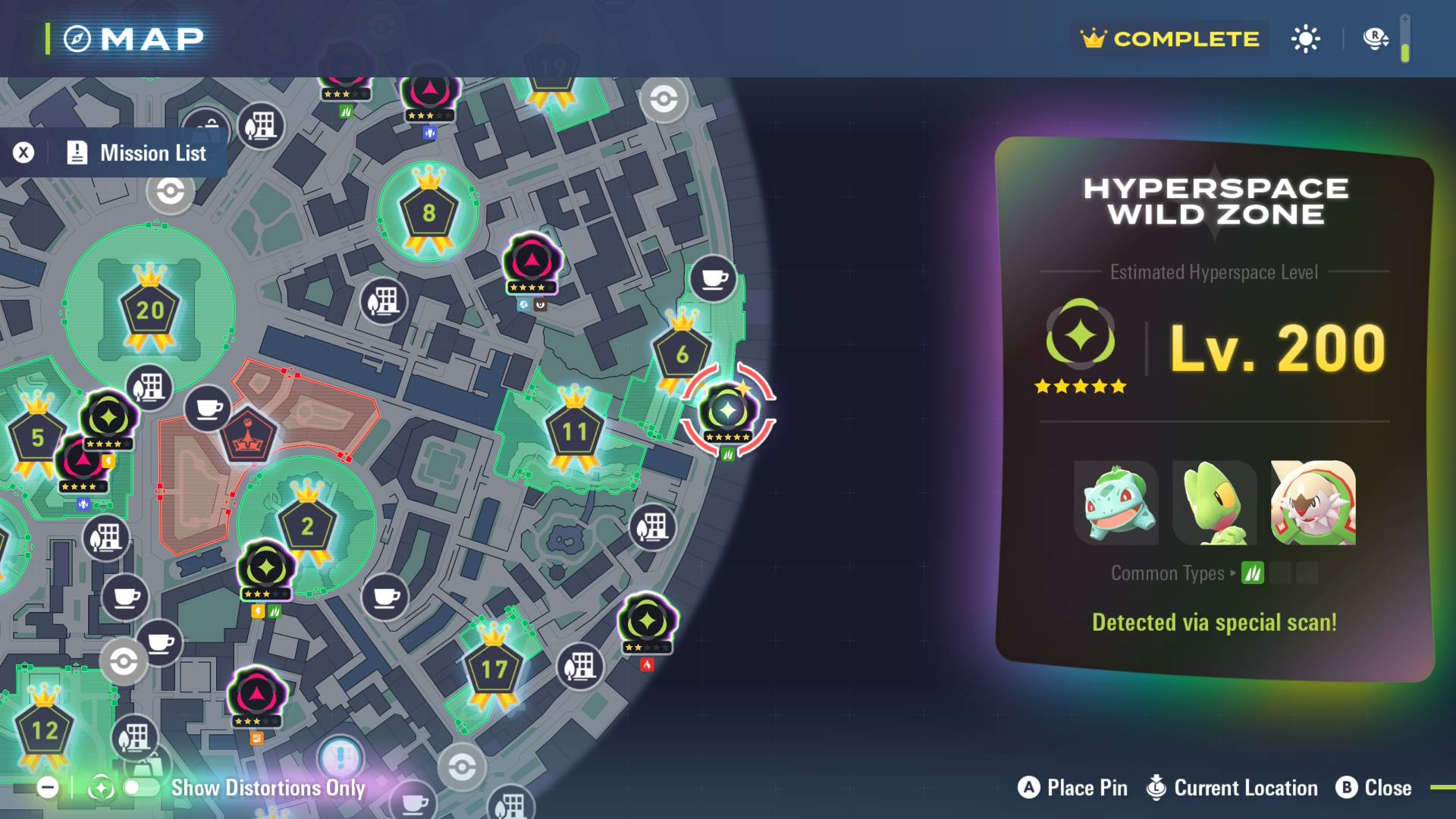The width and height of the screenshot is (1456, 819).
Task: Toggle Show Distortions Only switch
Action: (141, 788)
